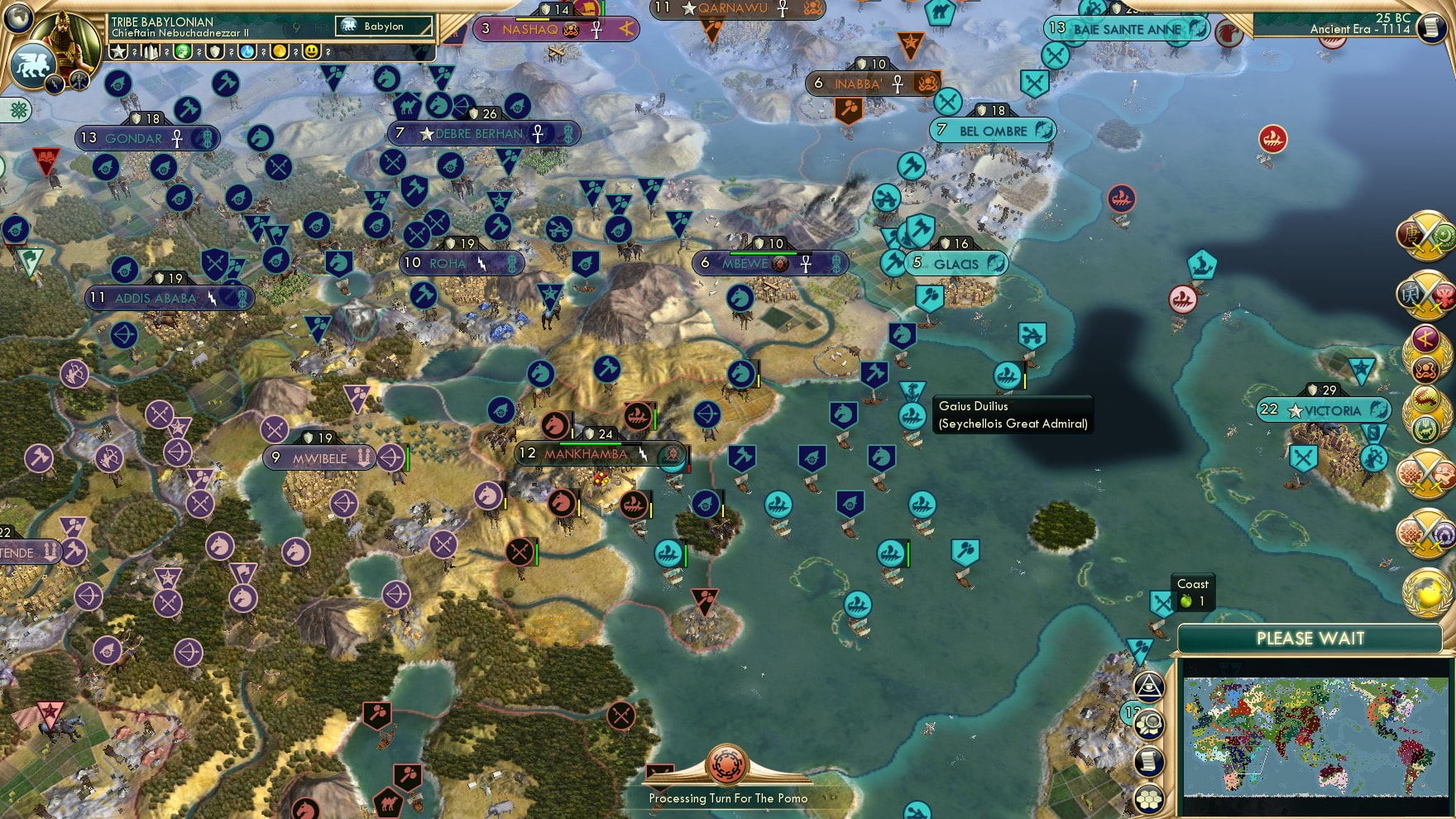The height and width of the screenshot is (819, 1456).
Task: Toggle the globe overlay button at top-left
Action: point(17,19)
